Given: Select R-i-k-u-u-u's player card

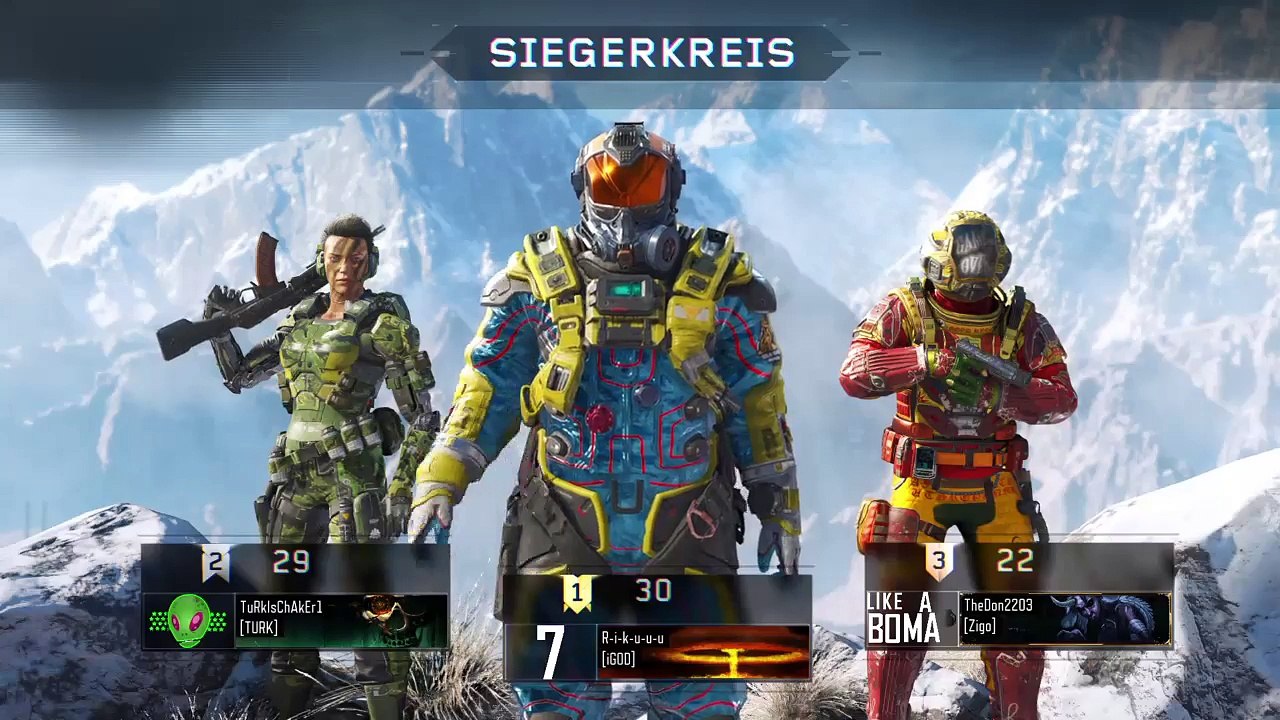Looking at the screenshot, I should click(x=704, y=651).
